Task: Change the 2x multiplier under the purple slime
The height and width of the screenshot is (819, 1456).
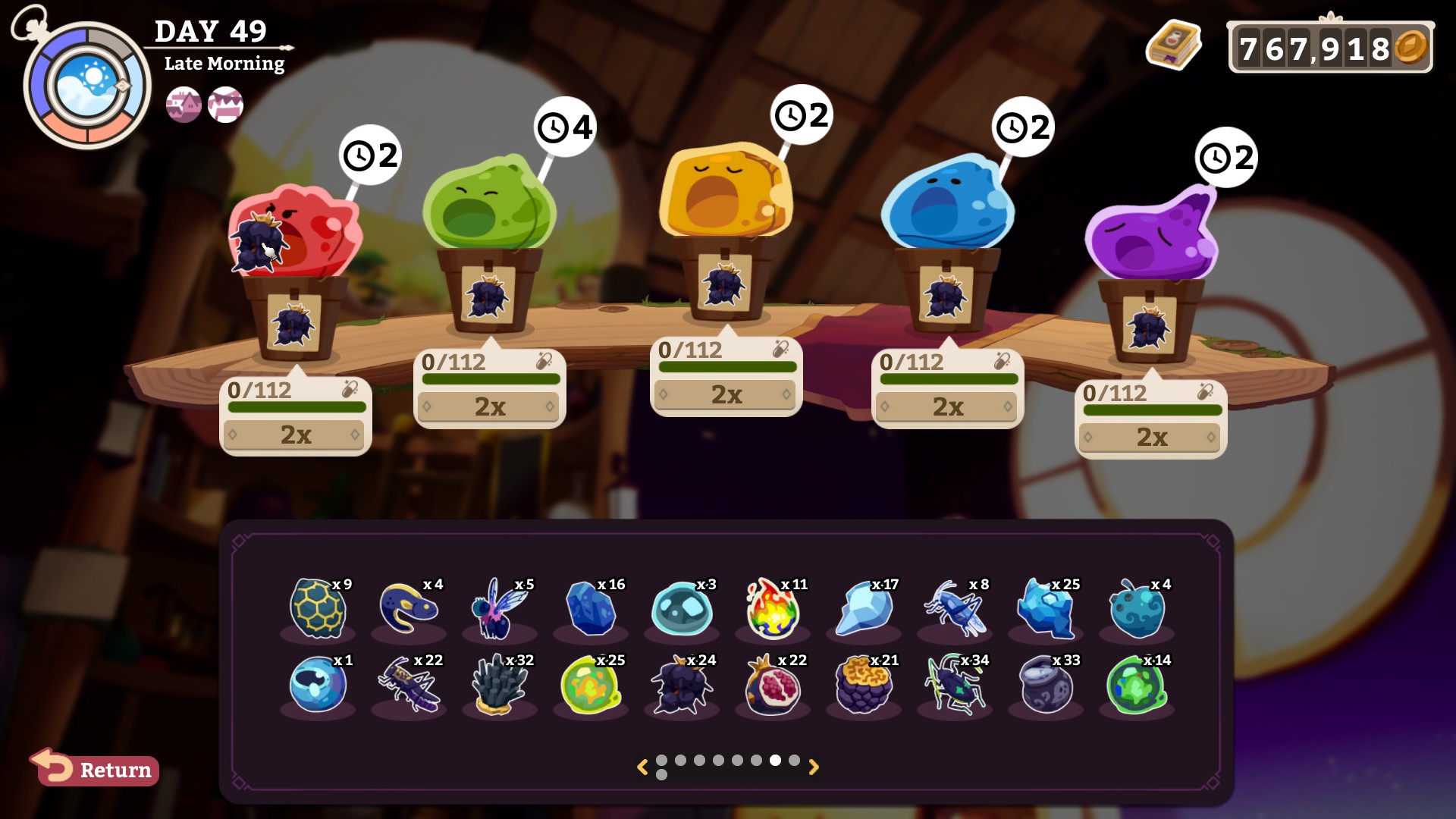Action: [x=1150, y=437]
